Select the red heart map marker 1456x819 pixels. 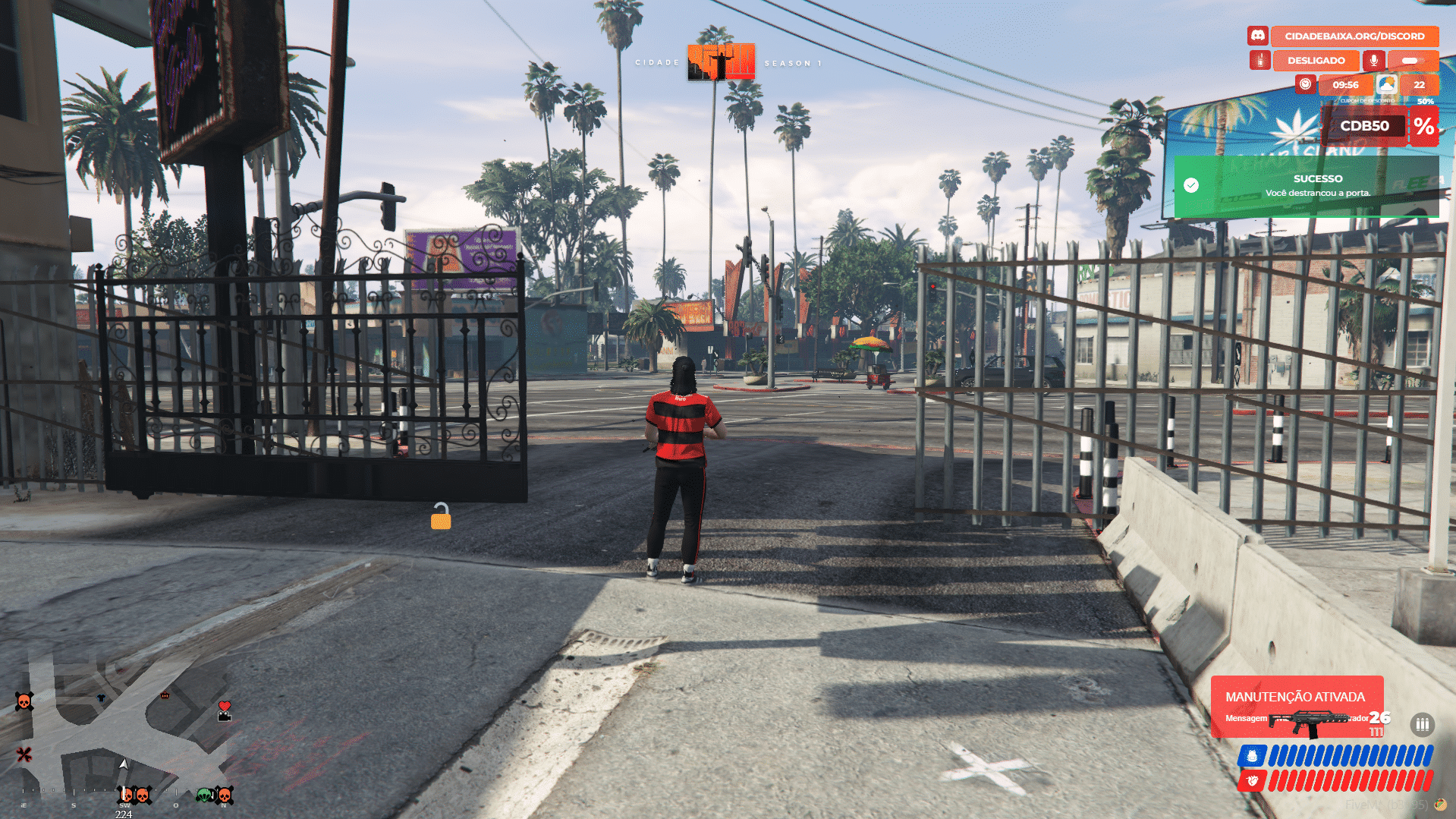(224, 706)
